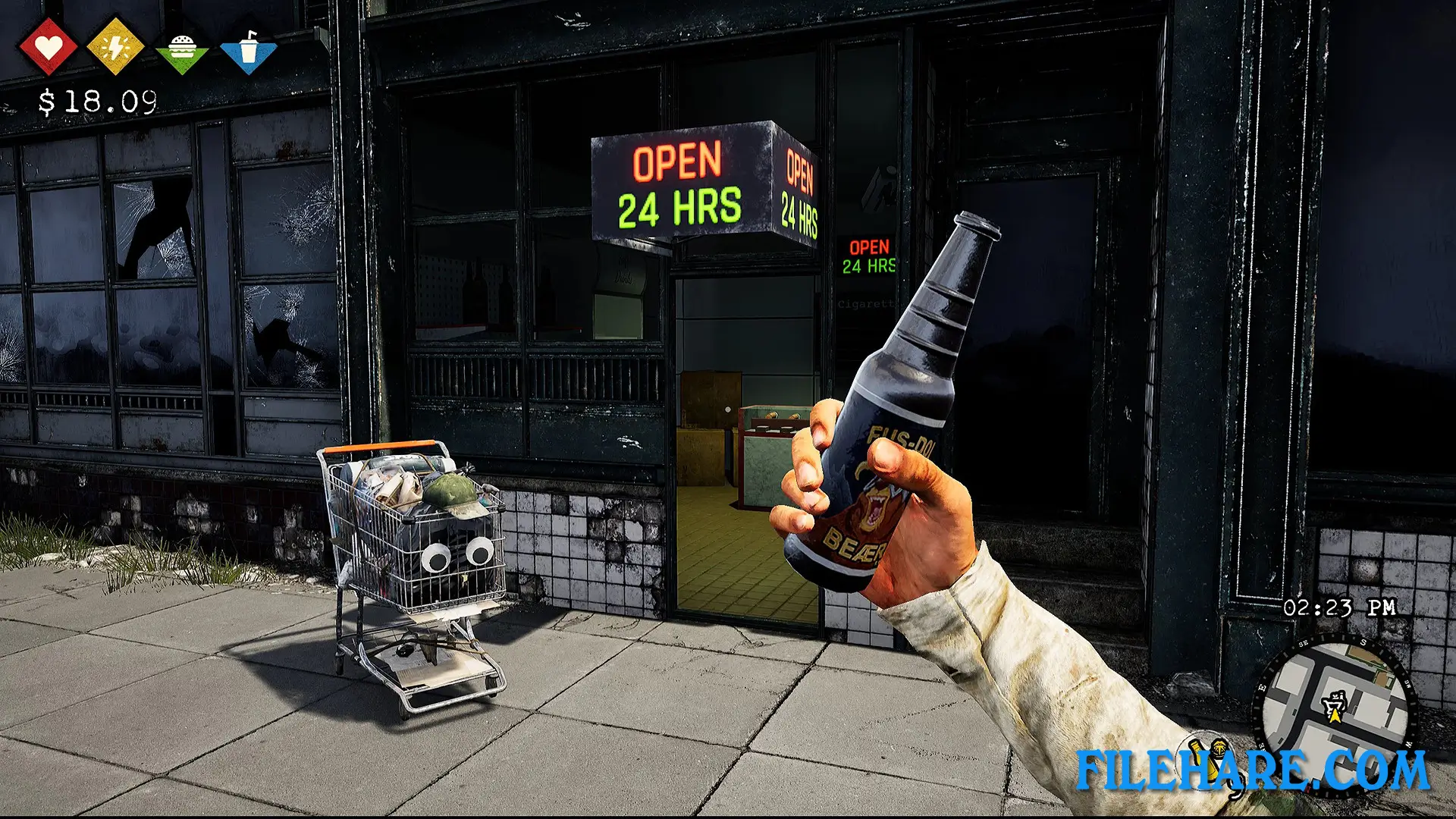Select the green burger hunger icon
The image size is (1456, 819).
(x=181, y=47)
